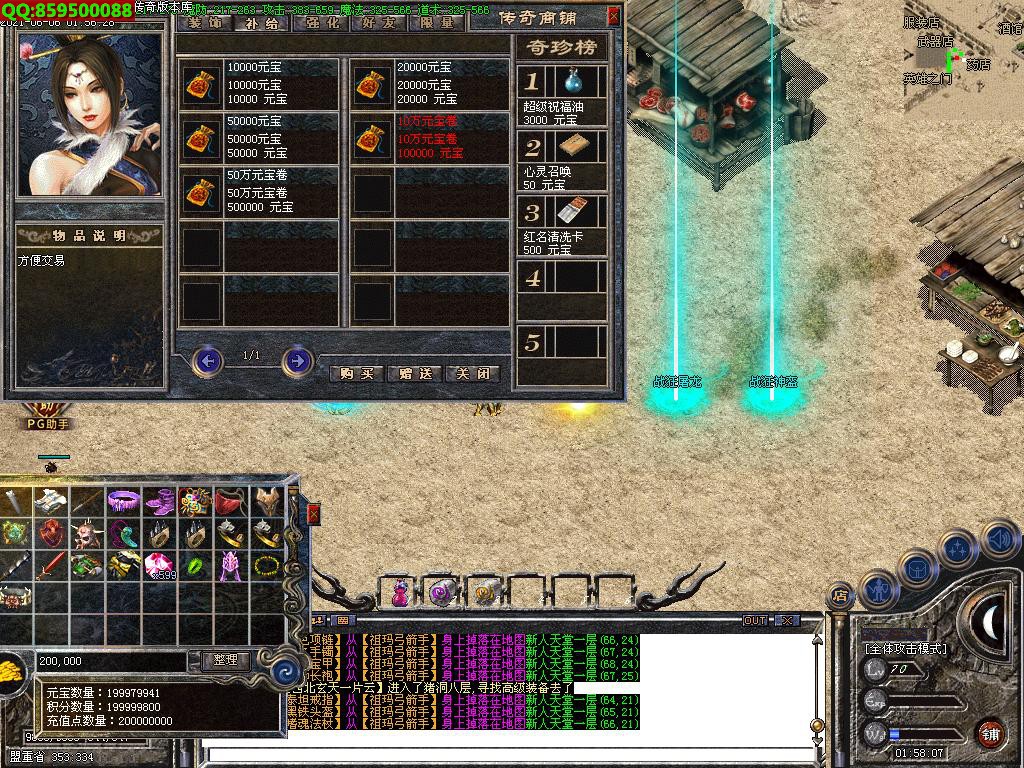Select the pink gem stack in bag

[158, 565]
